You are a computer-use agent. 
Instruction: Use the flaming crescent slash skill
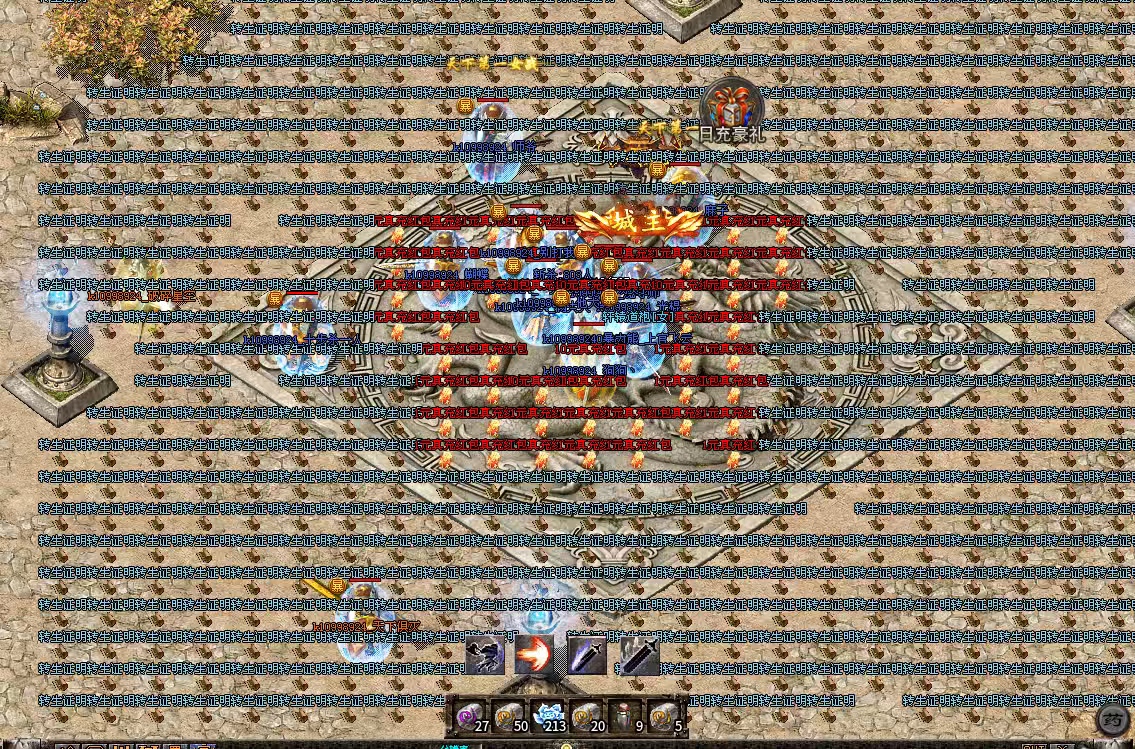[x=534, y=655]
